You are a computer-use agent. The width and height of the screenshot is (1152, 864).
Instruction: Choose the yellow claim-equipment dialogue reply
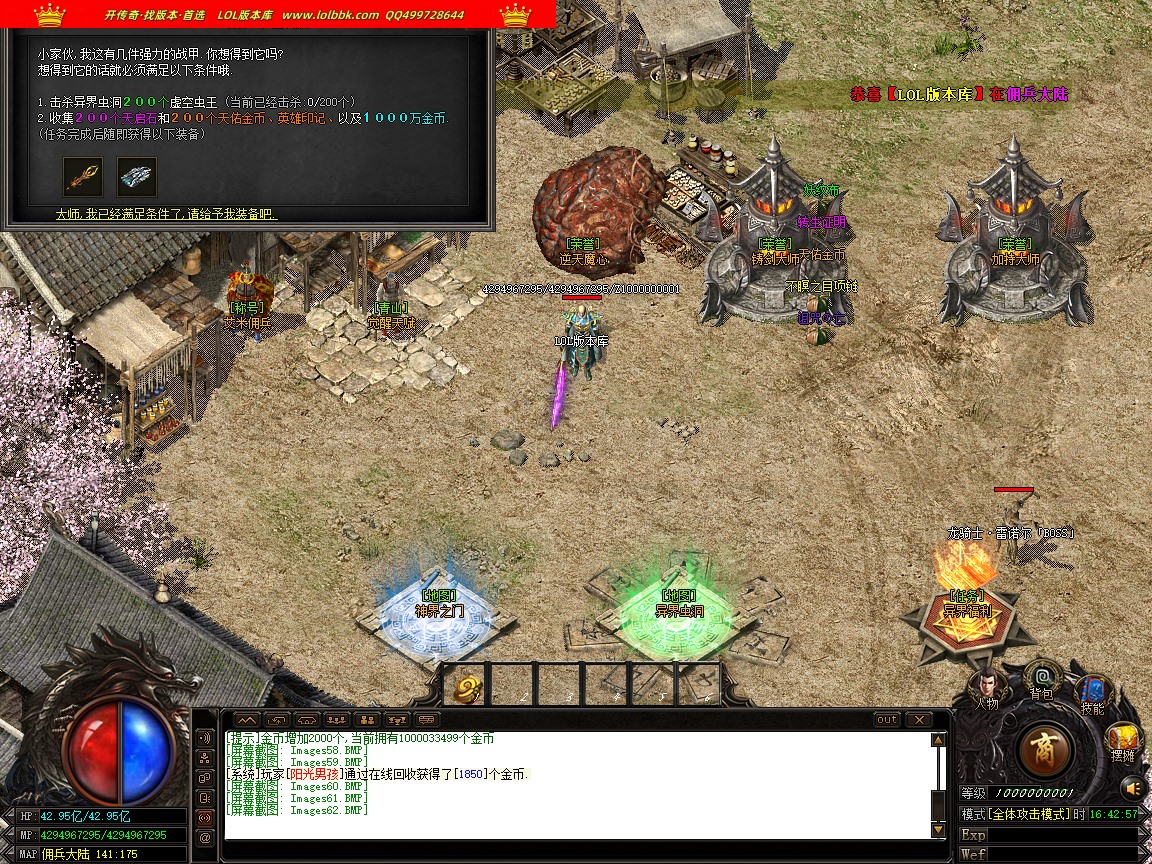point(166,214)
